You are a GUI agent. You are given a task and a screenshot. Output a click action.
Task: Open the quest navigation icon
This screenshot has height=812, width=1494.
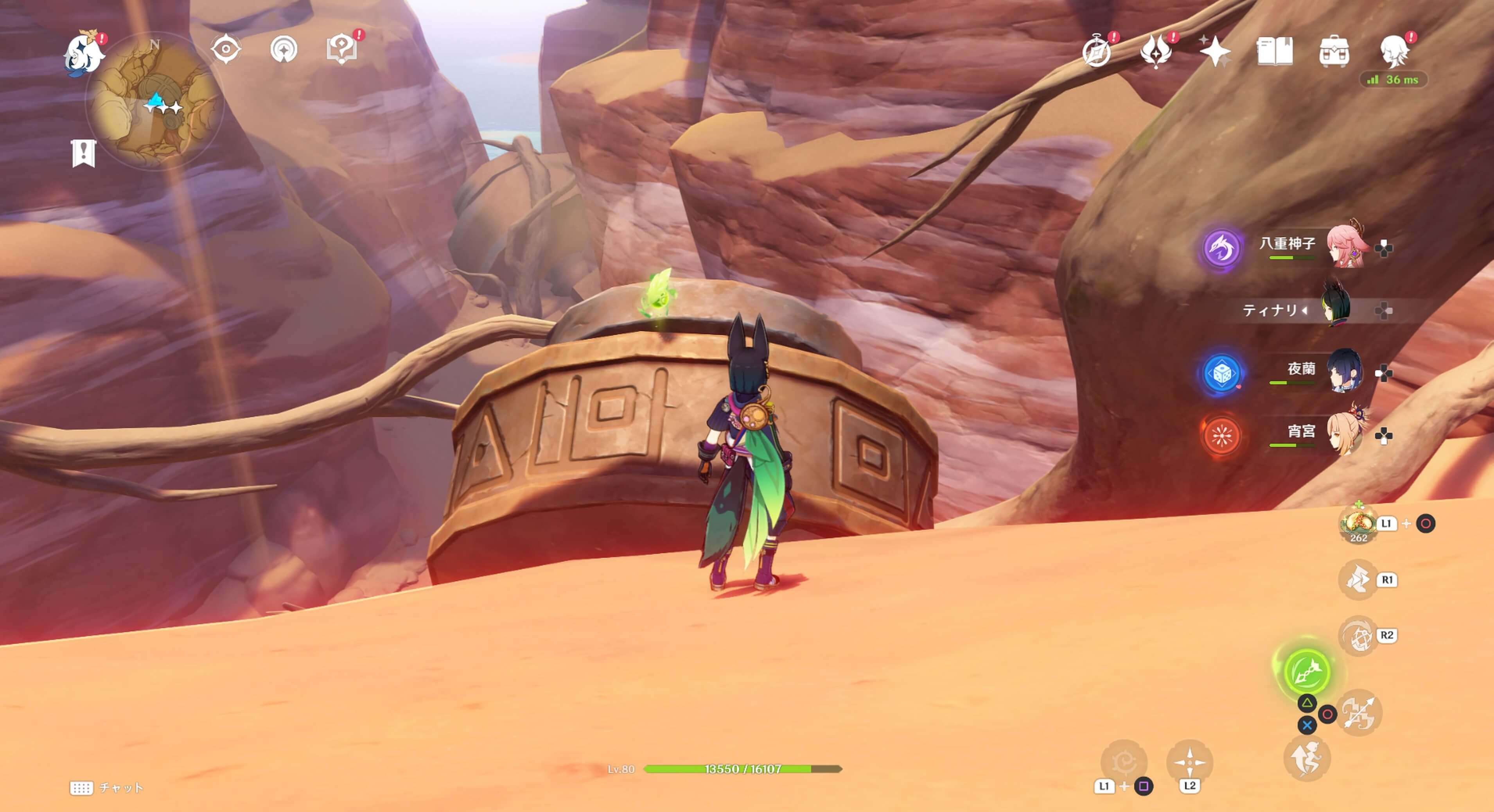coord(284,50)
